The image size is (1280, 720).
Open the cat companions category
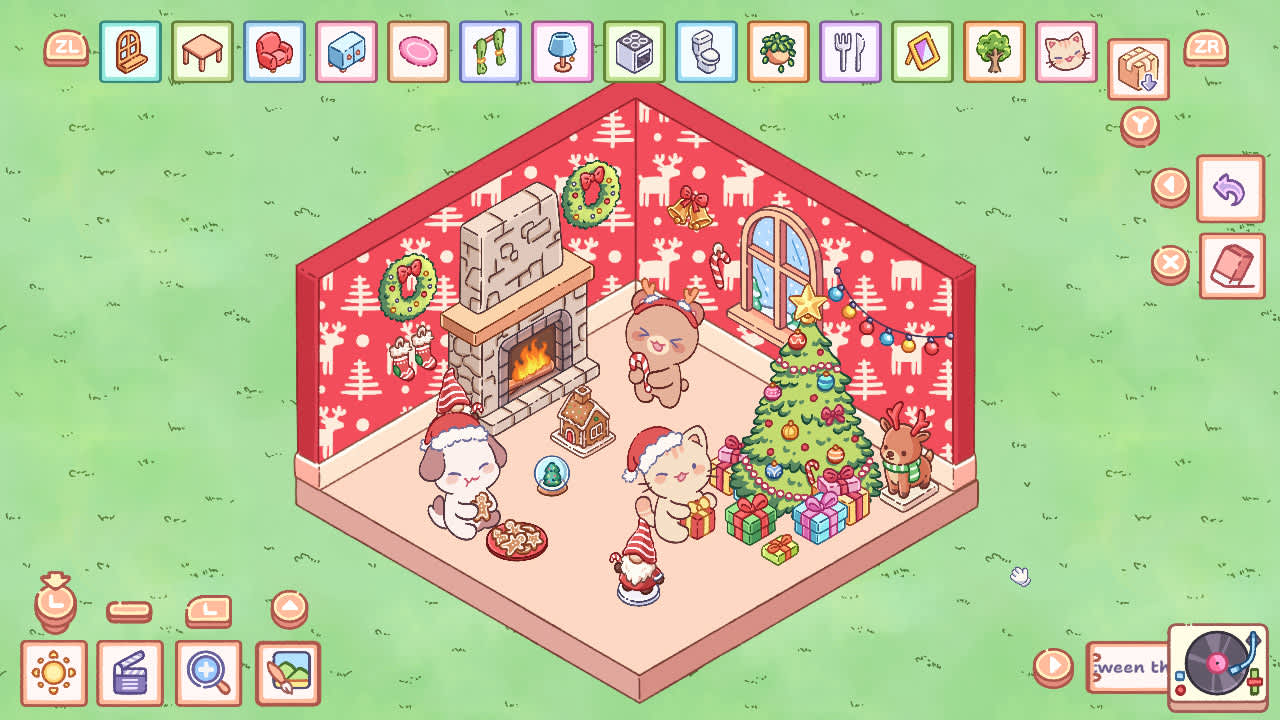click(x=1067, y=53)
